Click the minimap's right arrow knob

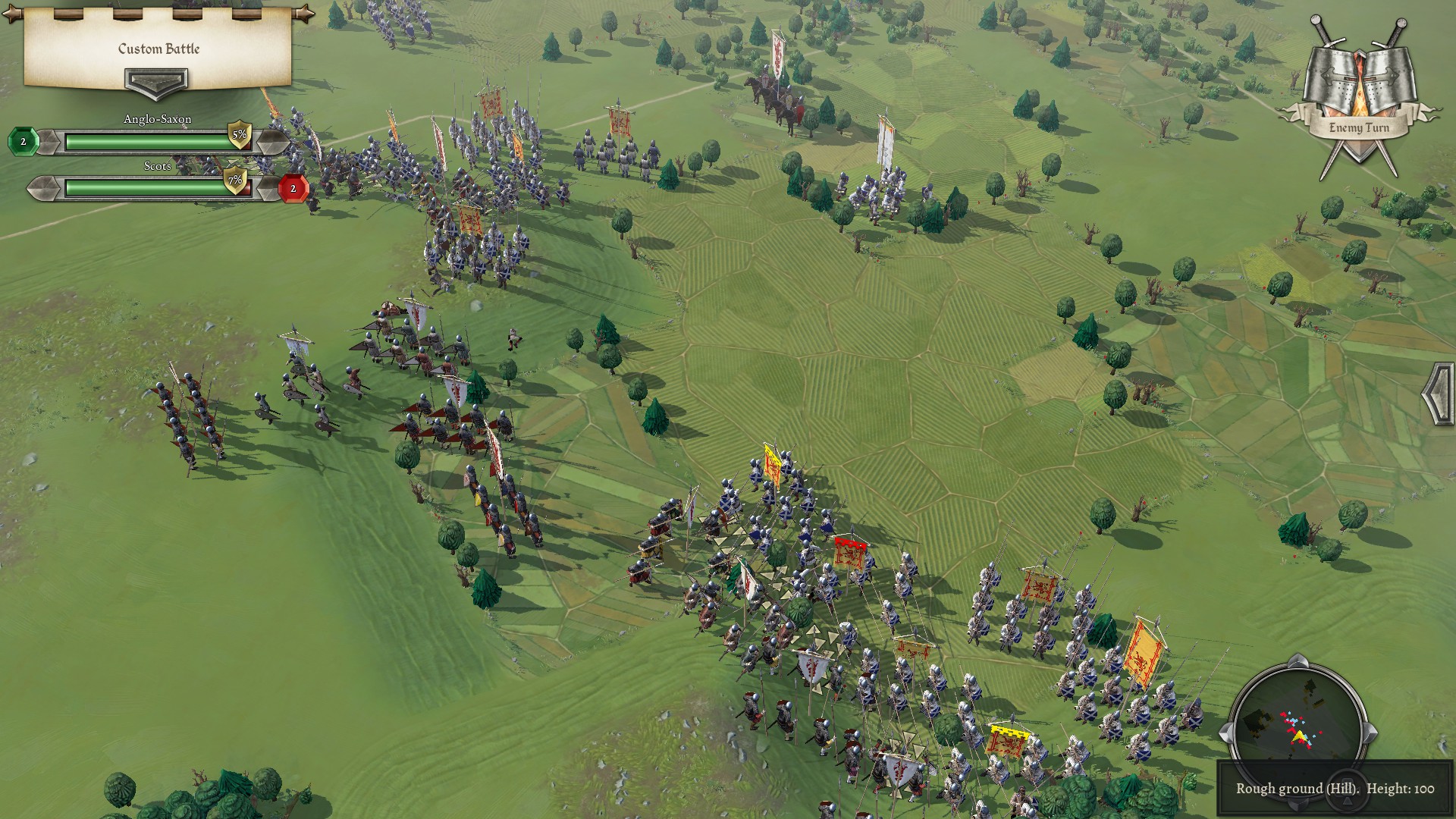point(1370,733)
